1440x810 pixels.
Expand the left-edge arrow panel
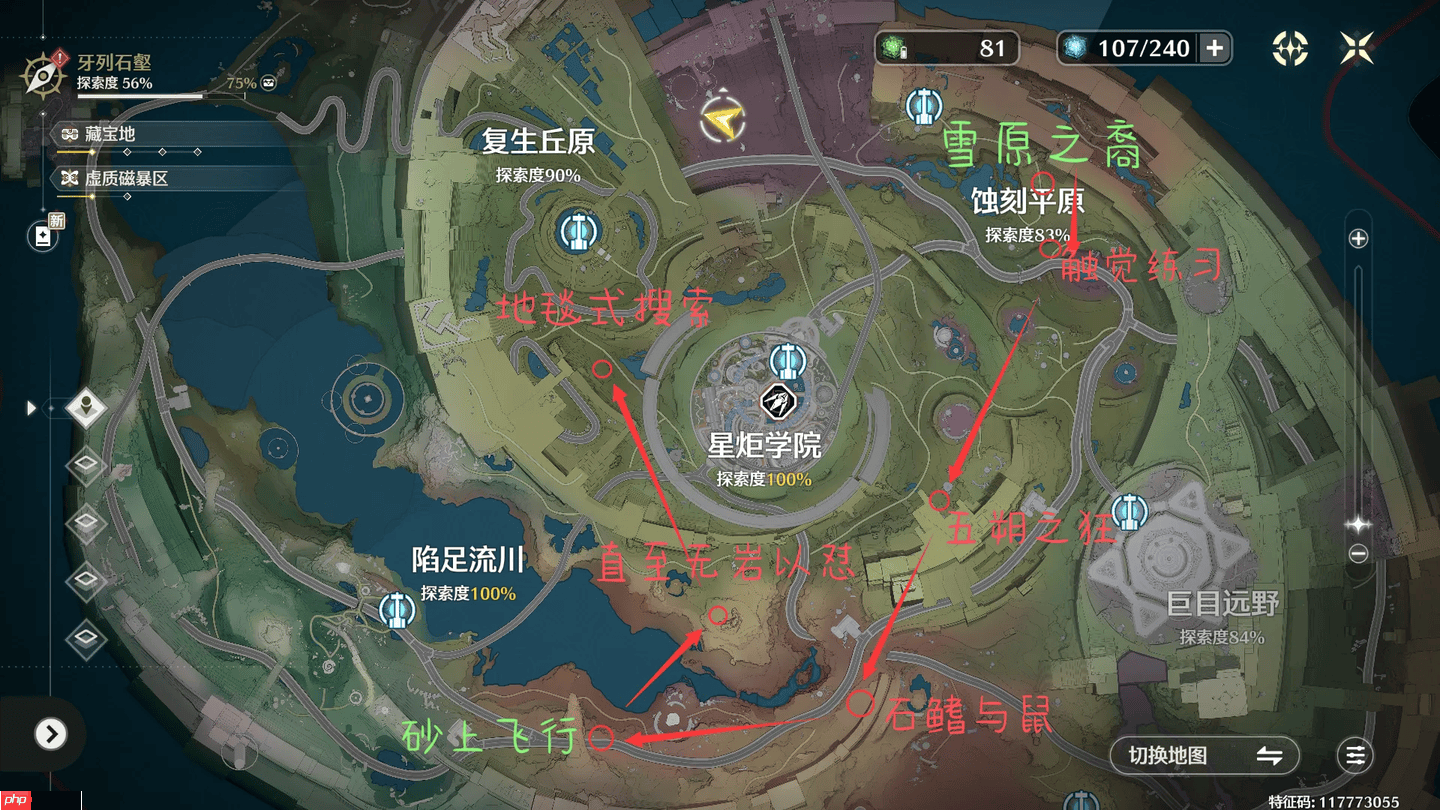(x=30, y=408)
